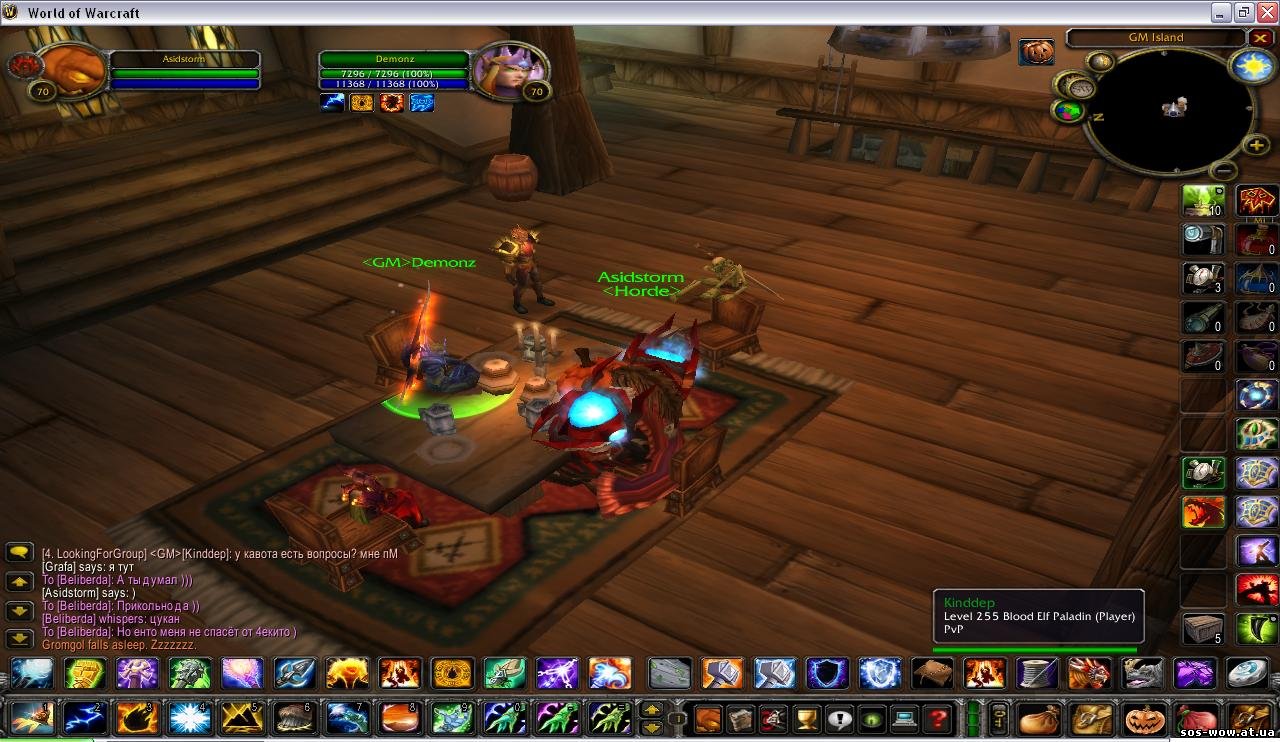Screen dimensions: 1280x742
Task: Open the pumpkin-head bag slot
Action: [1143, 718]
